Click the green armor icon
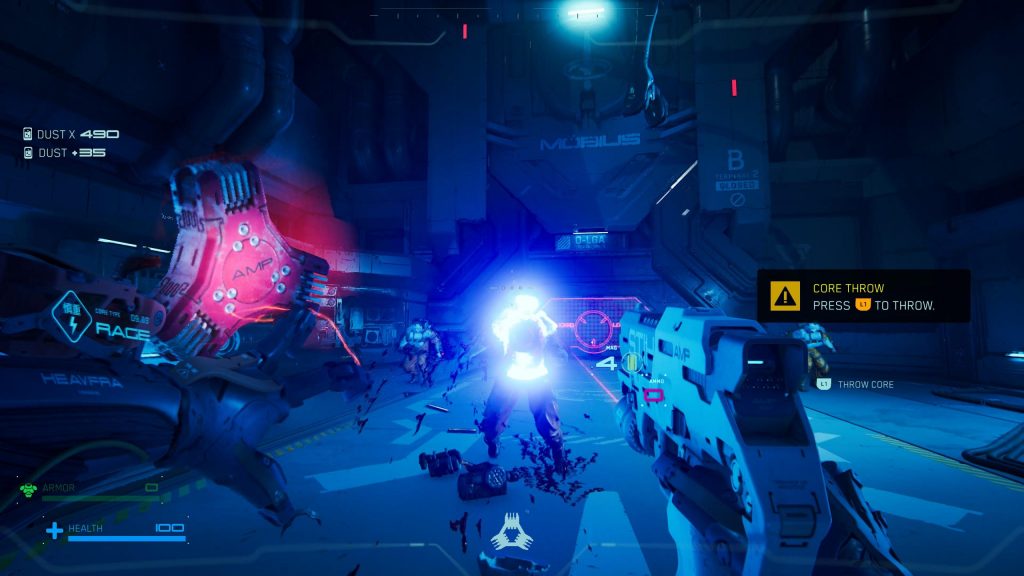This screenshot has width=1024, height=576. coord(28,489)
